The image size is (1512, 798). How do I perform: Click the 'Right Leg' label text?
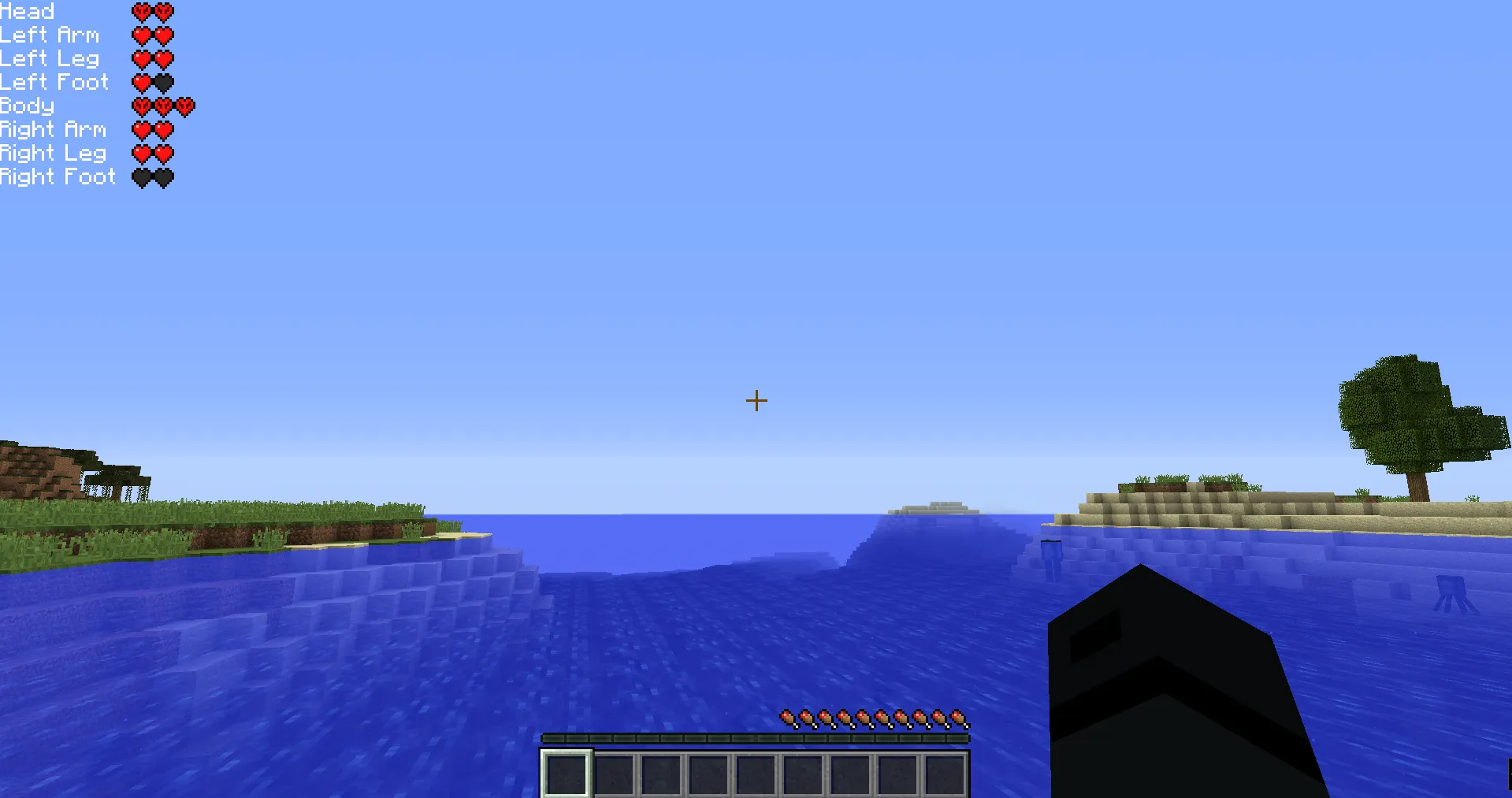pyautogui.click(x=53, y=153)
